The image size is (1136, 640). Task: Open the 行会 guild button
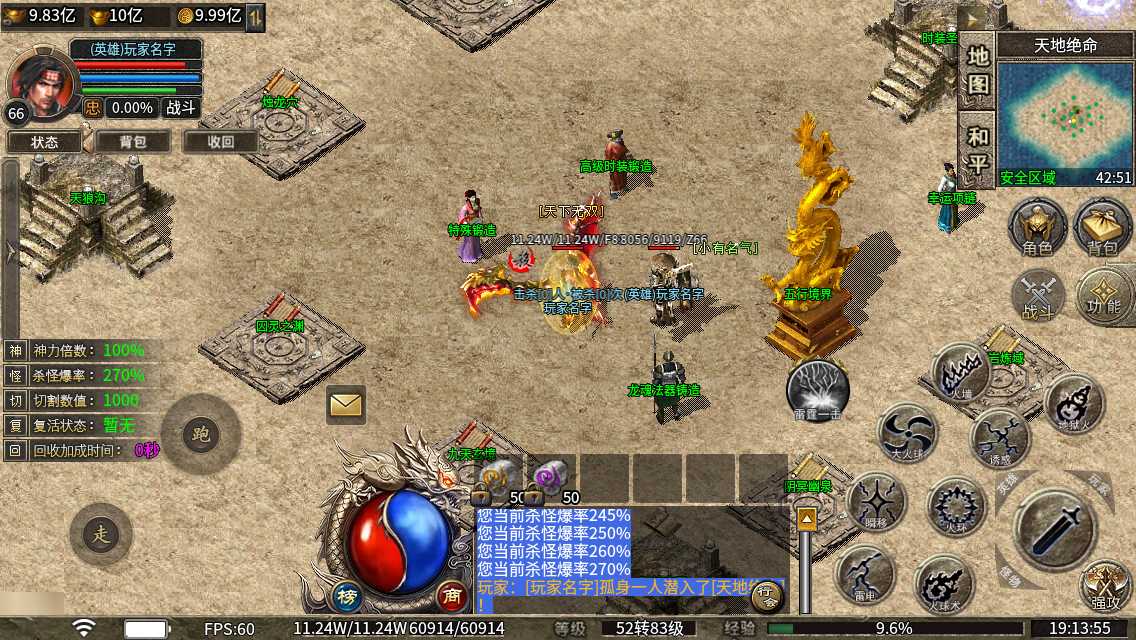(767, 597)
